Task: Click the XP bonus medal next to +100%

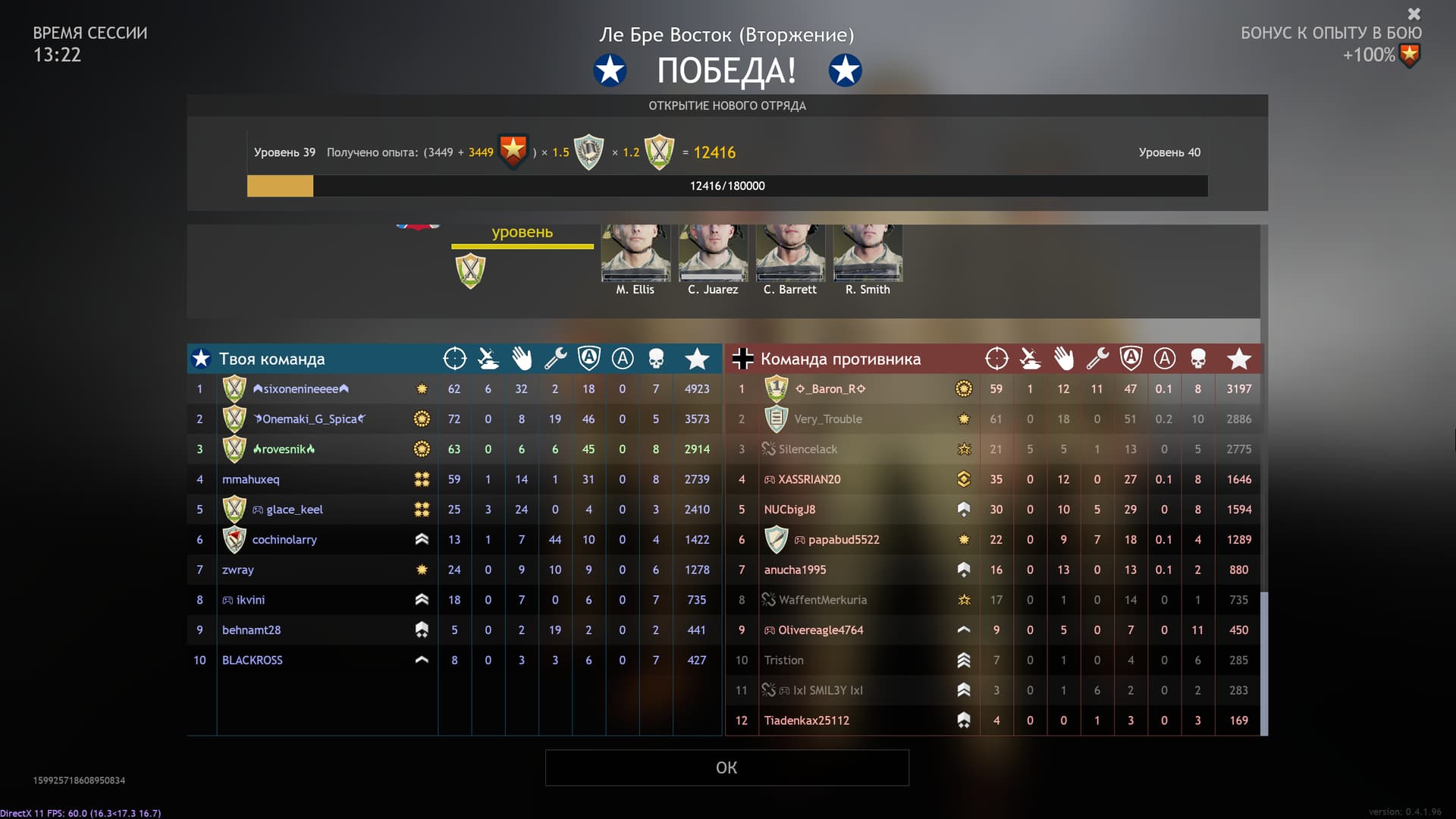Action: pos(1409,55)
